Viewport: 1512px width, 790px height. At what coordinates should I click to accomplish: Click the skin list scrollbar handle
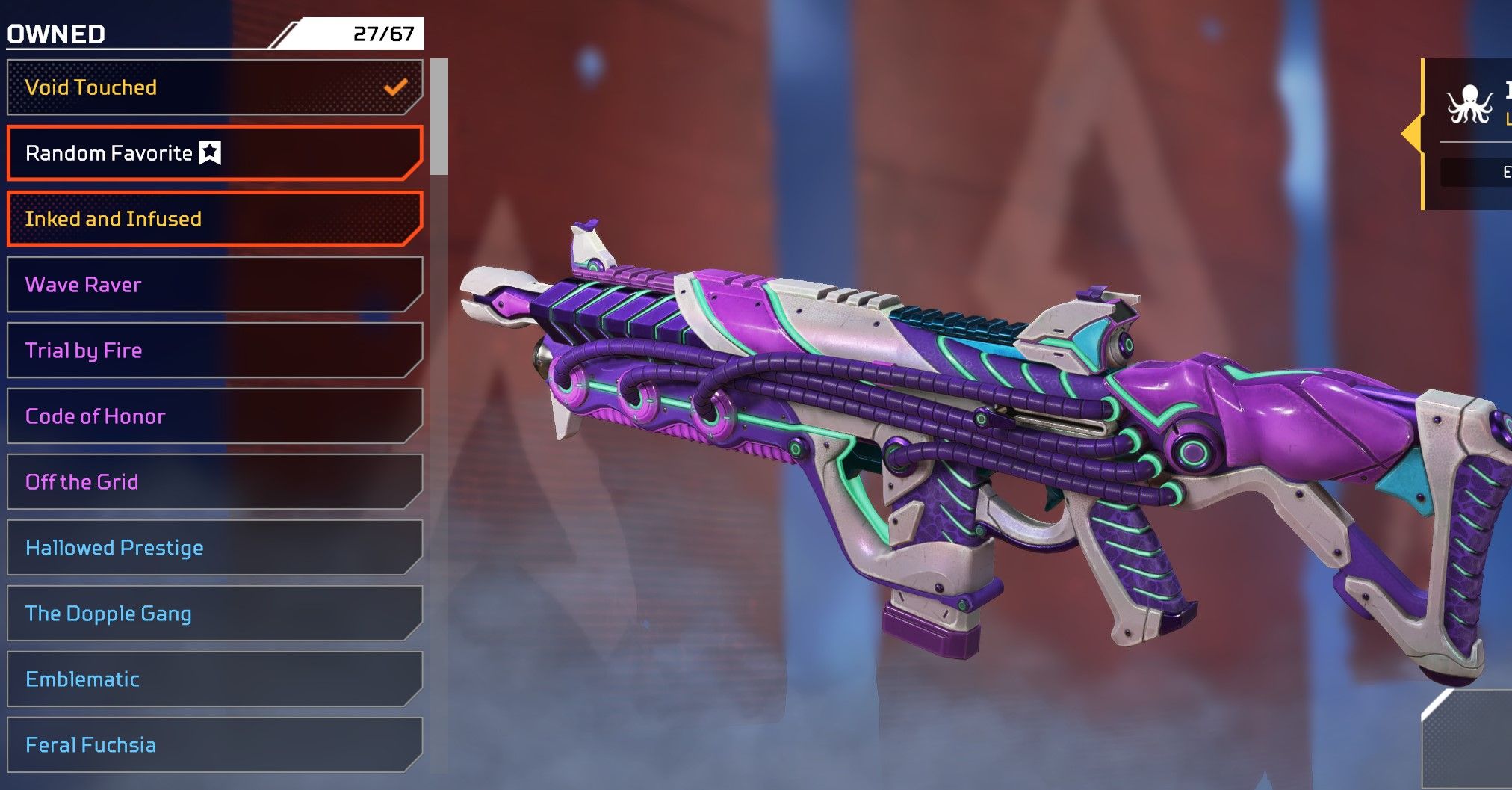(x=440, y=117)
